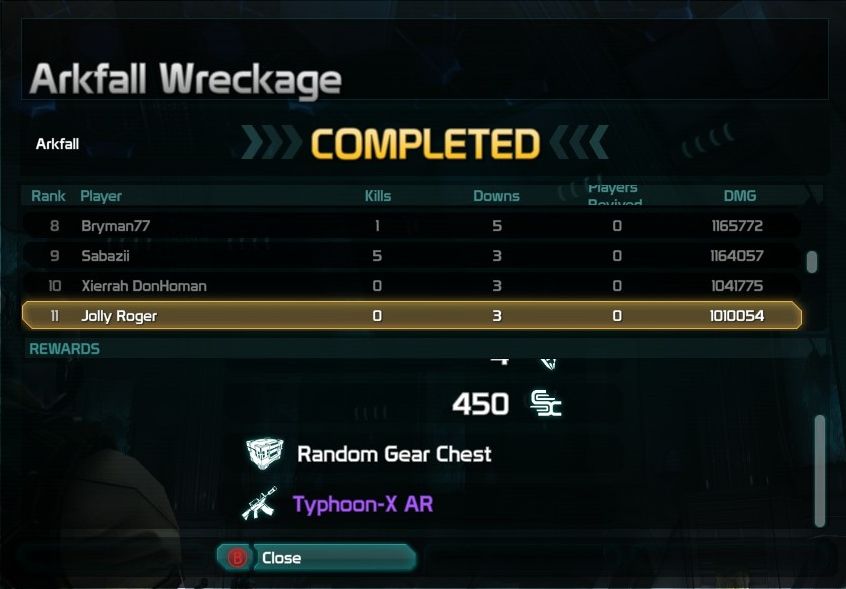The image size is (846, 589).
Task: Select Sabazii's leaderboard row
Action: pyautogui.click(x=411, y=256)
